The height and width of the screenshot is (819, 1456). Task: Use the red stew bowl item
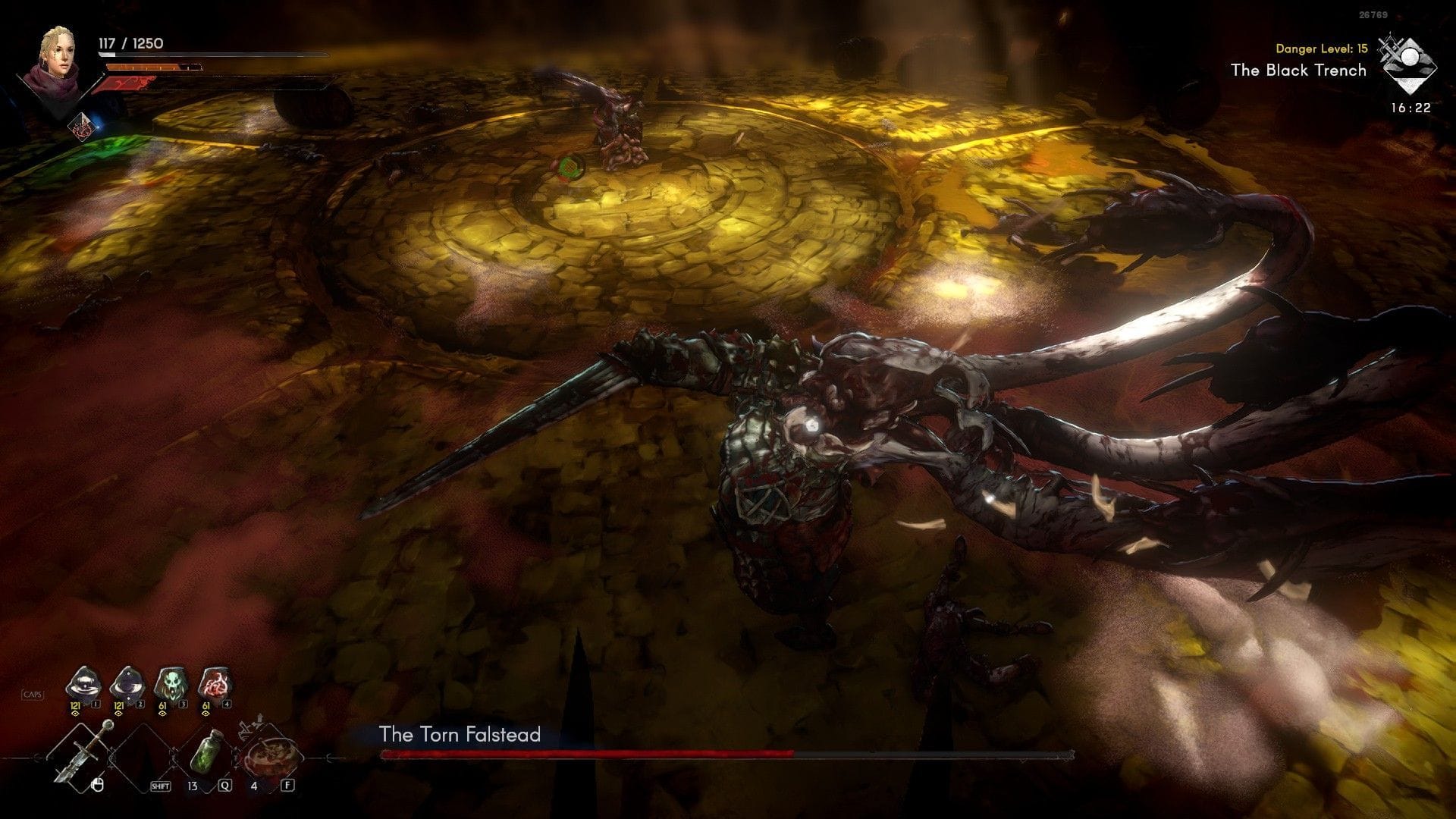tap(268, 755)
